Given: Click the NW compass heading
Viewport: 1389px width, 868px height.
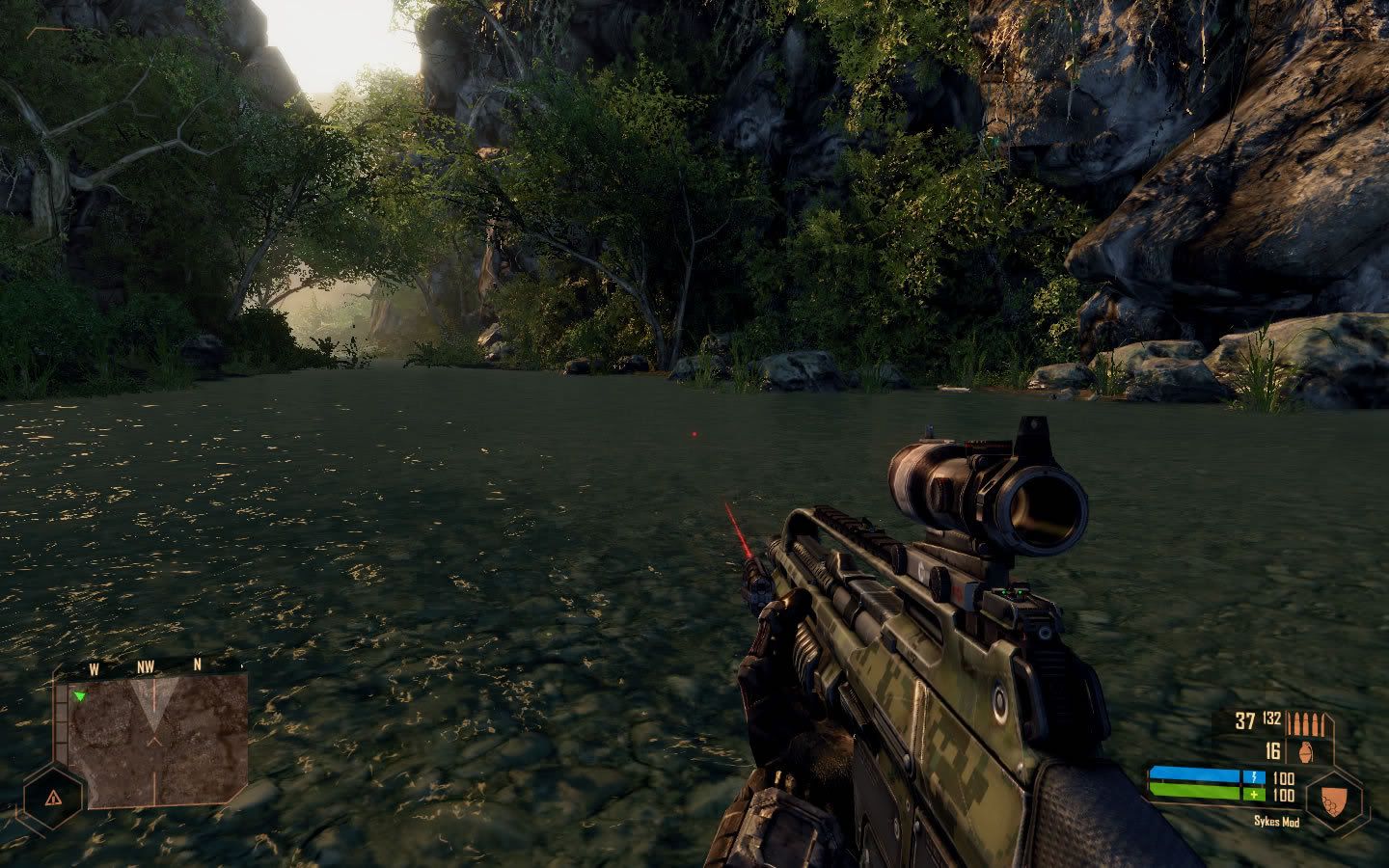Looking at the screenshot, I should [x=146, y=665].
